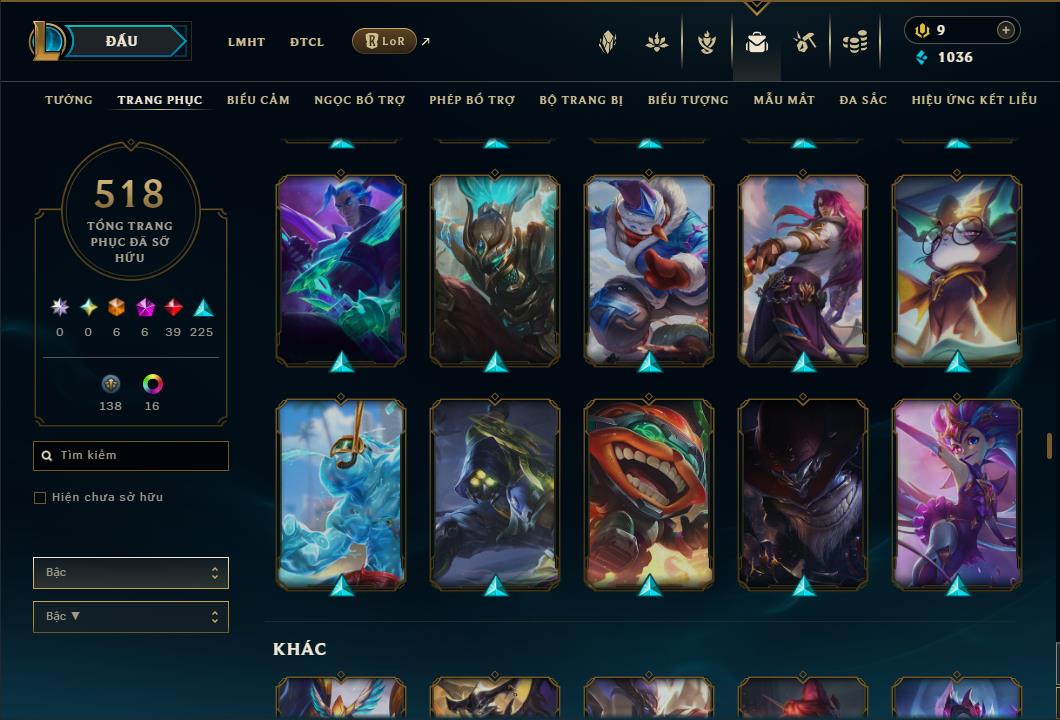The image size is (1060, 720).
Task: Click the Tìm kiếm search box
Action: click(131, 456)
